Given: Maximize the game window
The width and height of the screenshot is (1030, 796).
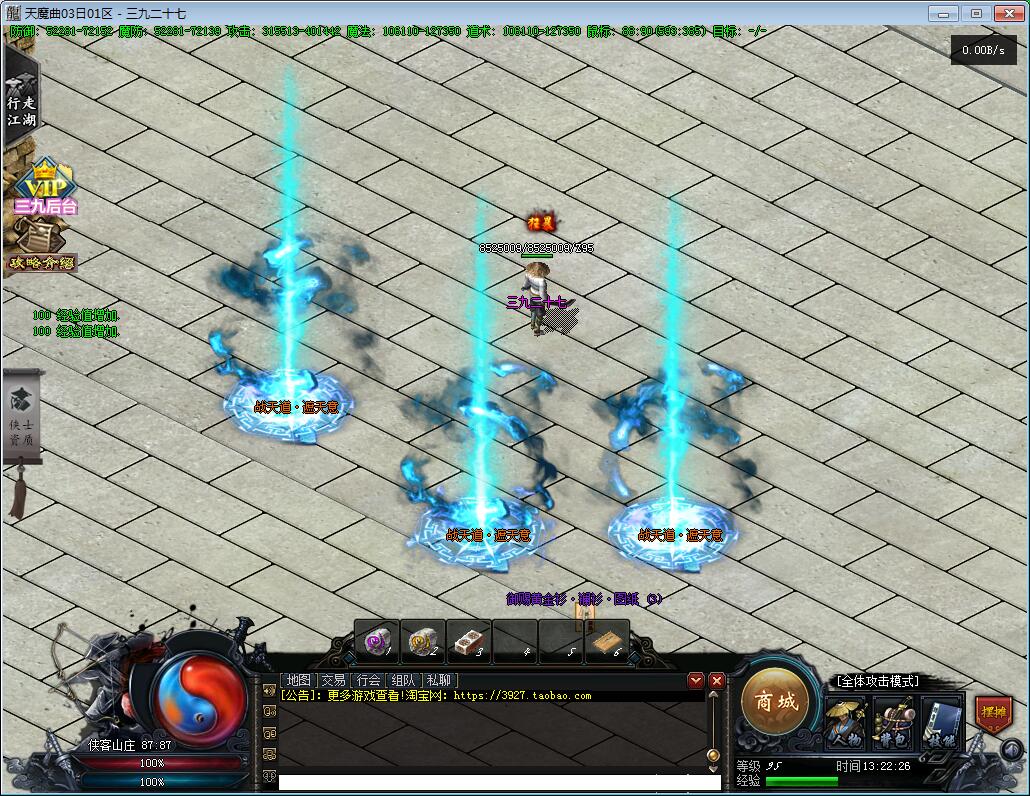Looking at the screenshot, I should point(976,13).
